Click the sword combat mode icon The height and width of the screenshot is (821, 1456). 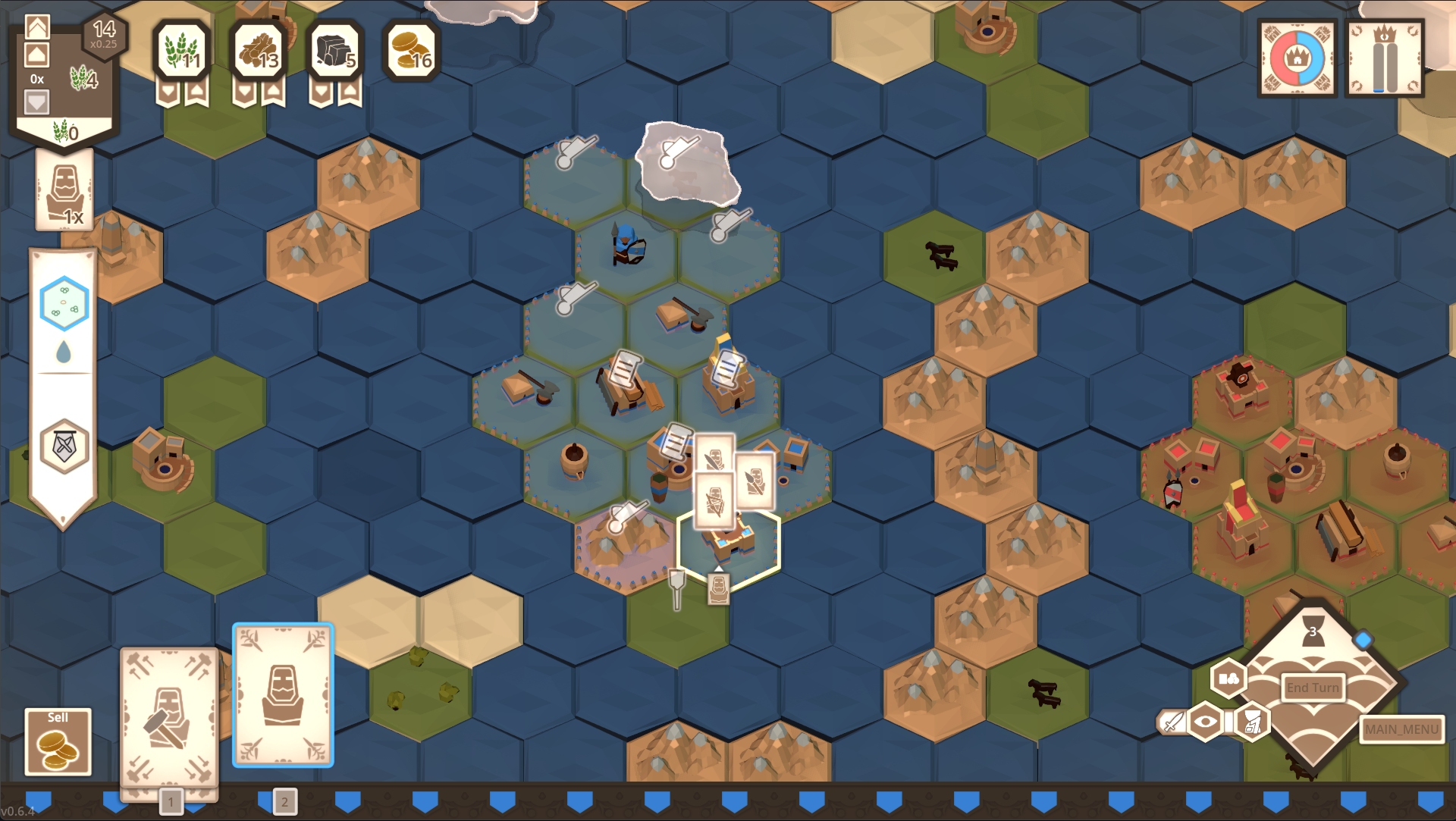coord(1172,721)
